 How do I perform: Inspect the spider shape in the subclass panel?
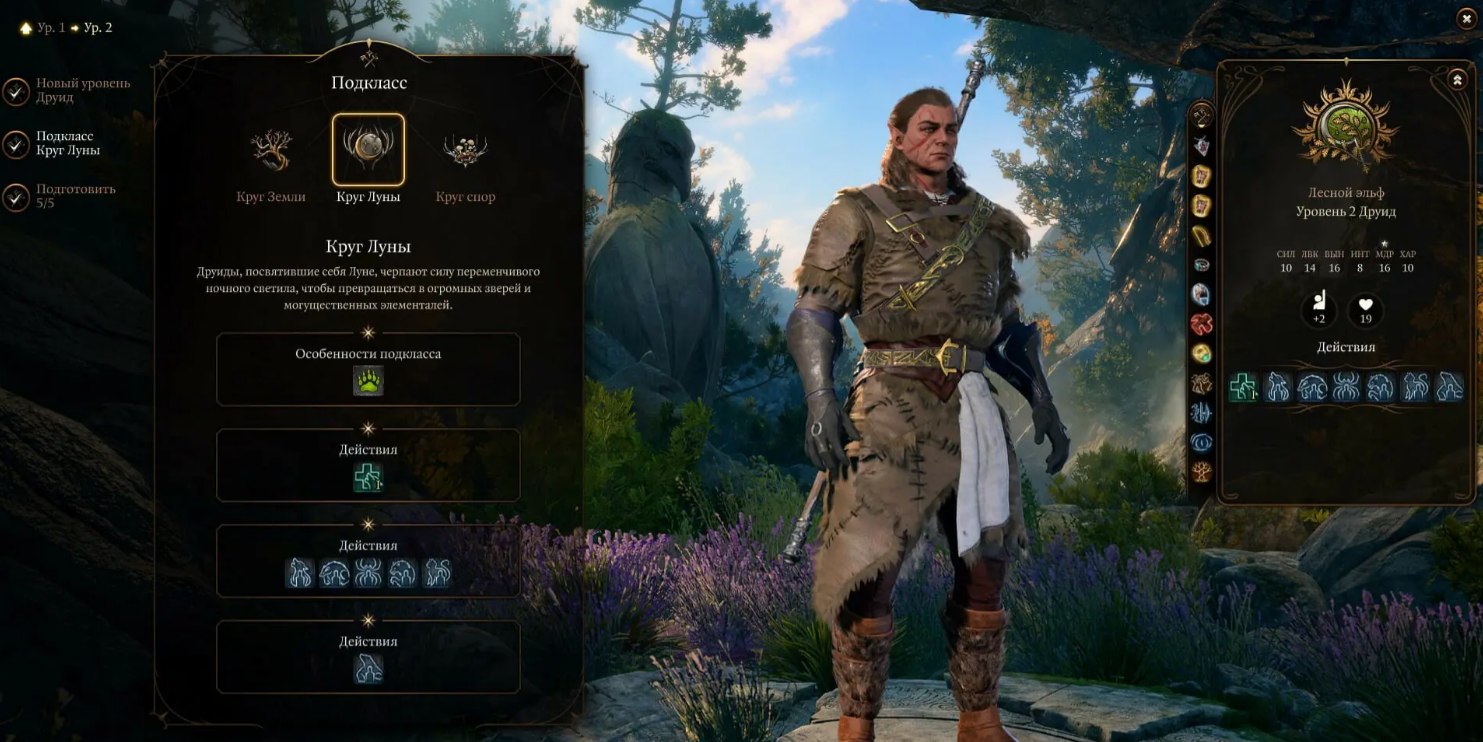click(x=368, y=573)
